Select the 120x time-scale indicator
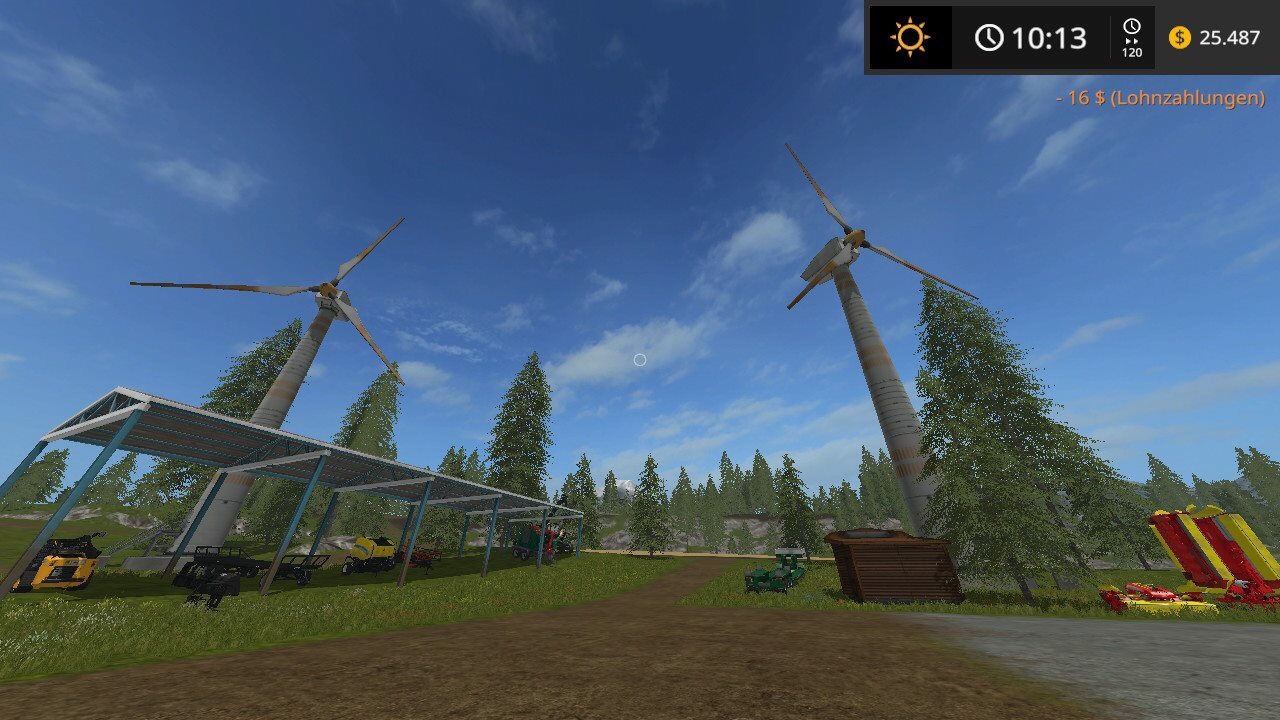 click(x=1131, y=38)
